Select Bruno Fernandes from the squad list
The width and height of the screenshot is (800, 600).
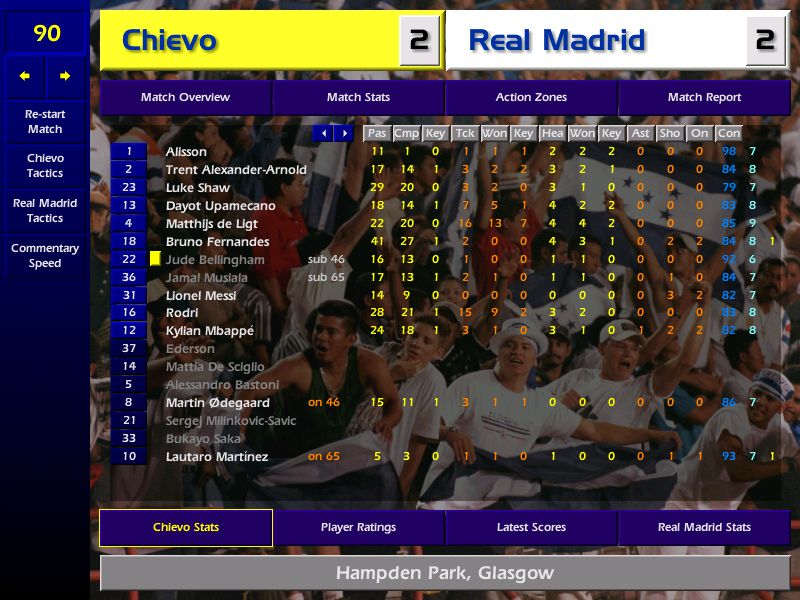coord(217,241)
